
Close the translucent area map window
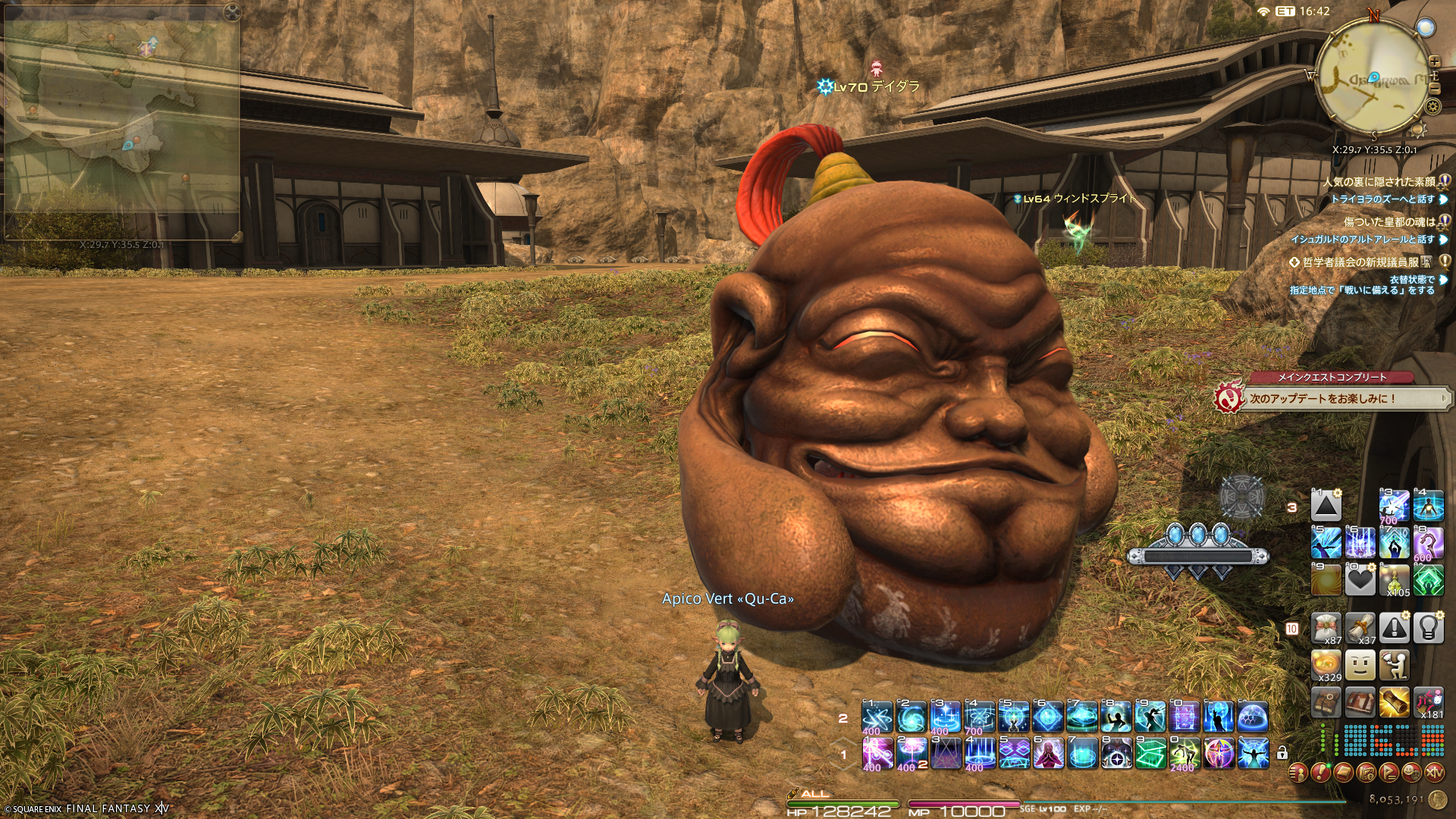click(233, 11)
